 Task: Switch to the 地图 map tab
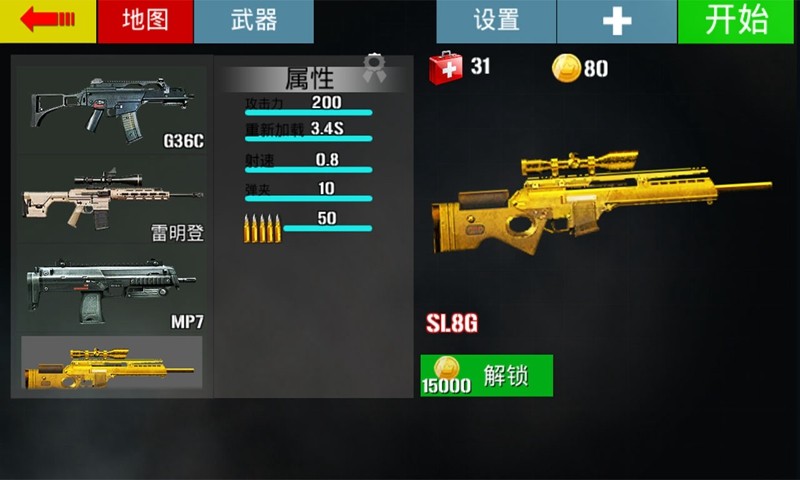145,21
